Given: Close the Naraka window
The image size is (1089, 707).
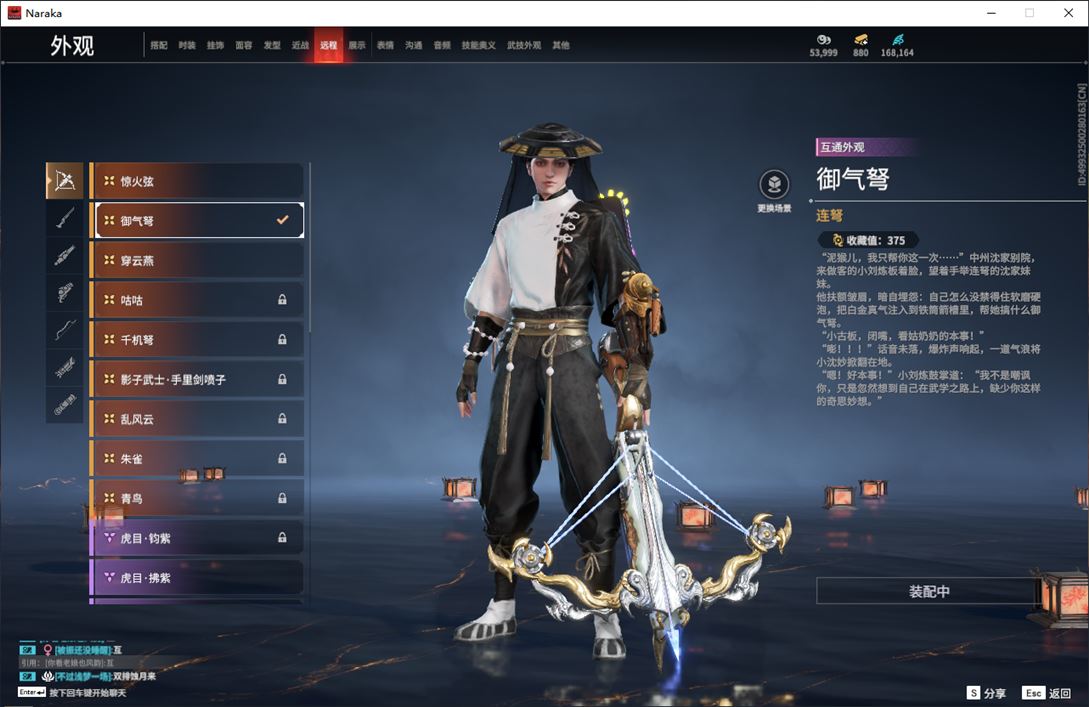Looking at the screenshot, I should (1068, 13).
